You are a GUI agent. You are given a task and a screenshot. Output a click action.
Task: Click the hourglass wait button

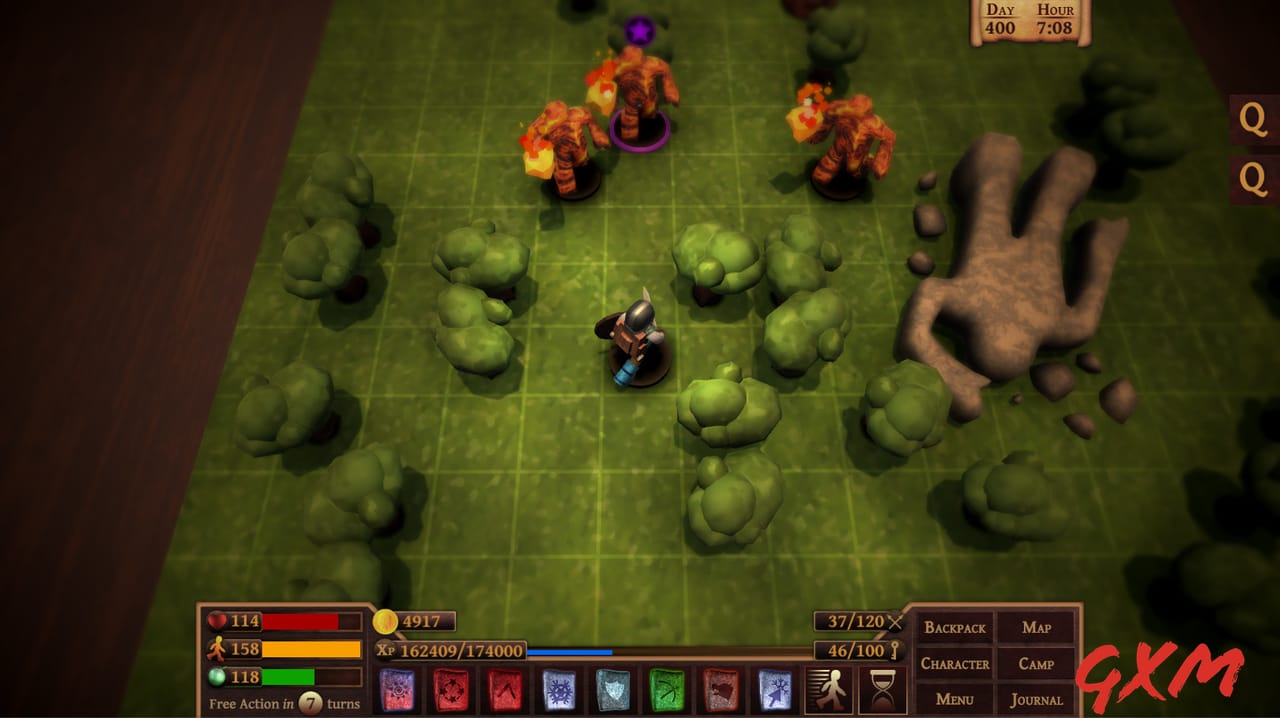(882, 690)
